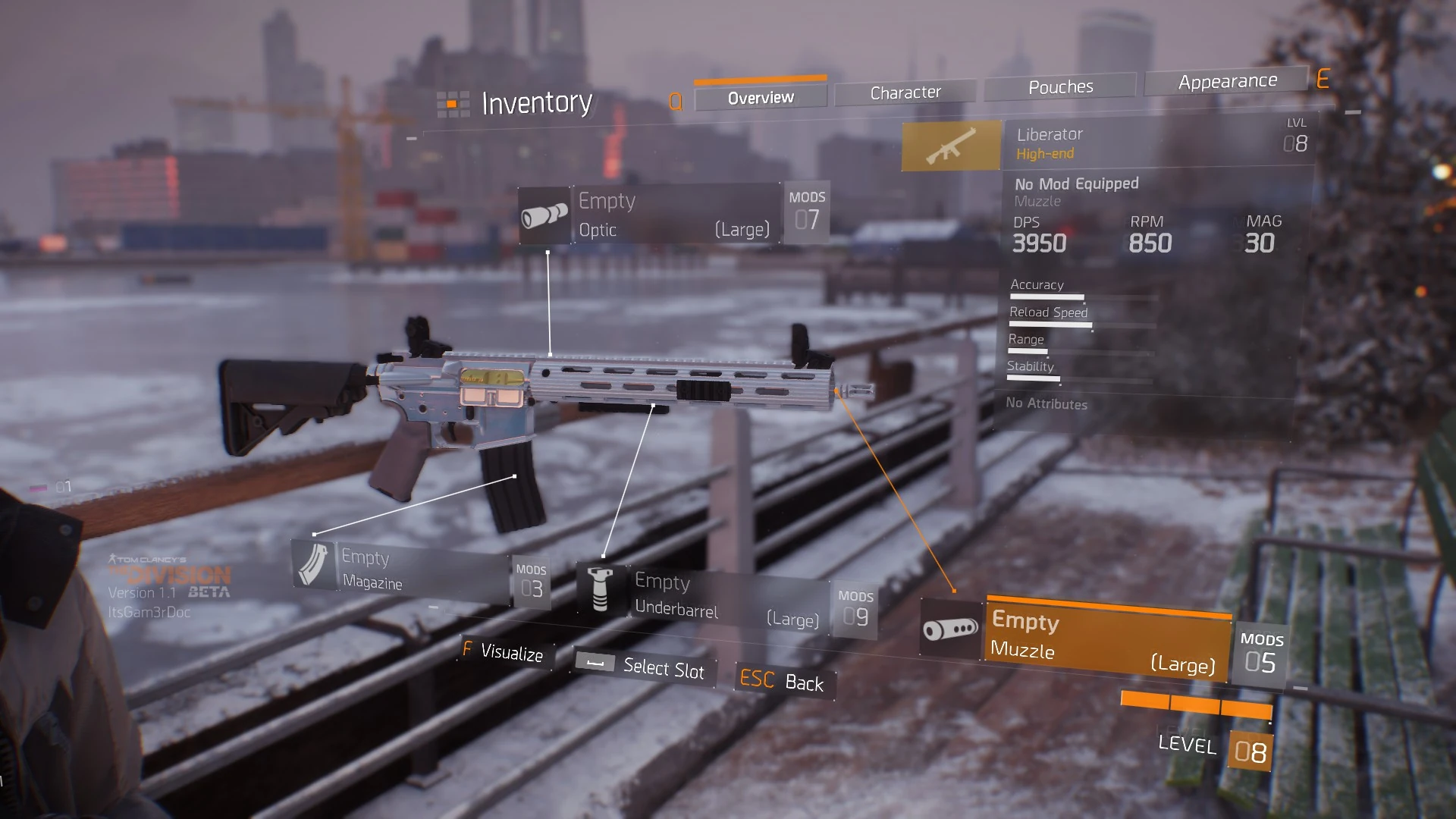Activate the Select Slot button
This screenshot has width=1456, height=819.
pyautogui.click(x=645, y=667)
